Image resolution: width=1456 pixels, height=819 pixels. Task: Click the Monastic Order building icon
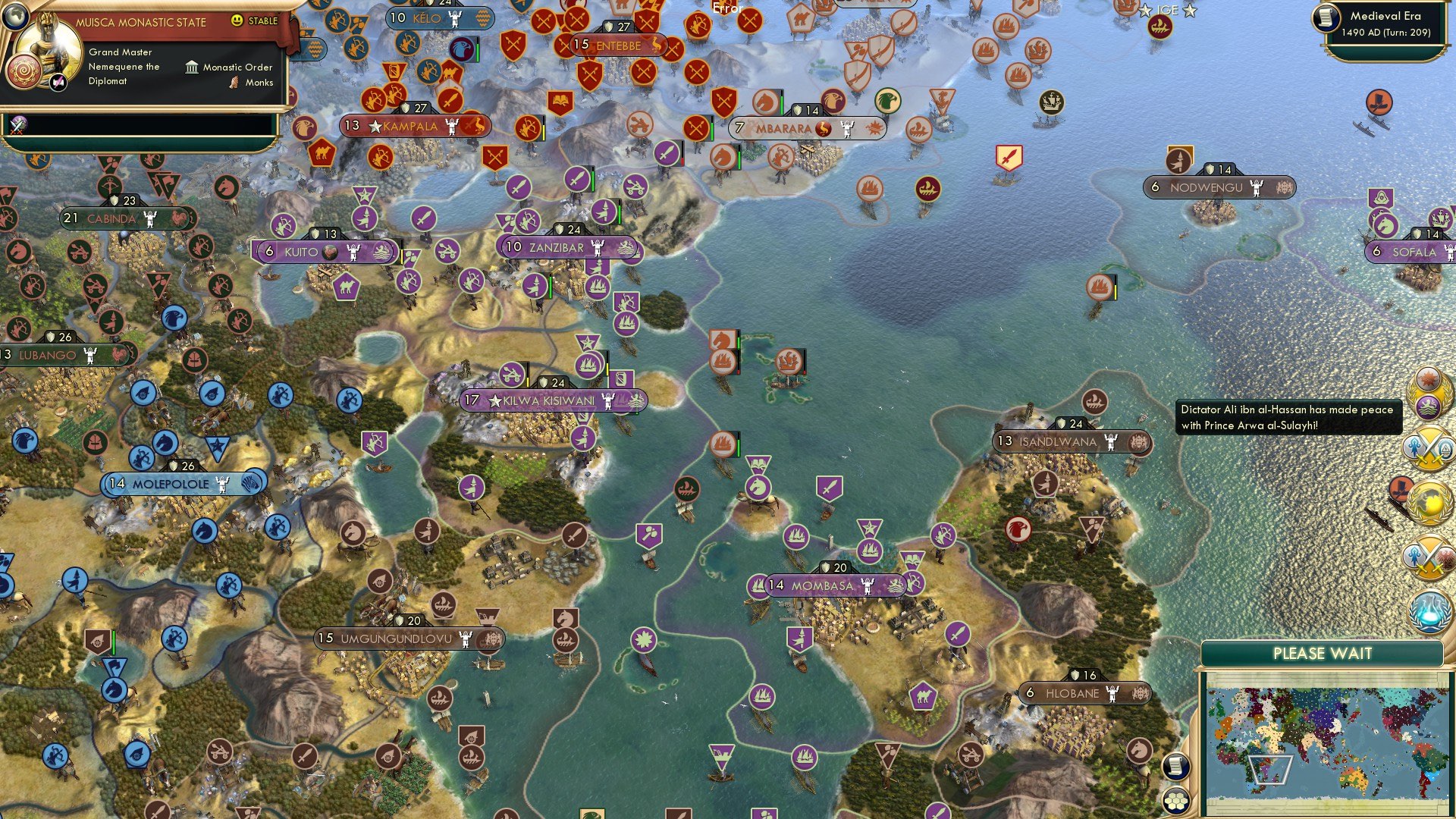[x=192, y=67]
